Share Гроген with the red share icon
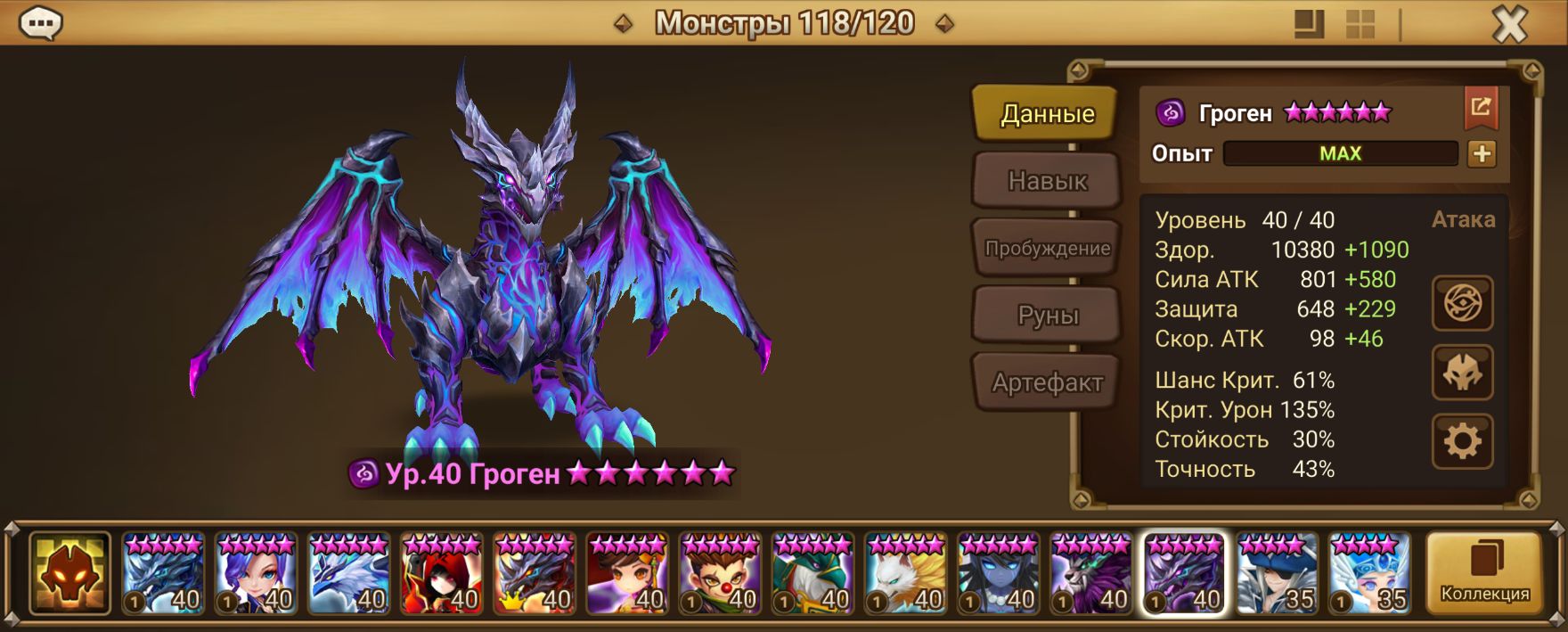The width and height of the screenshot is (1568, 632). [x=1481, y=108]
